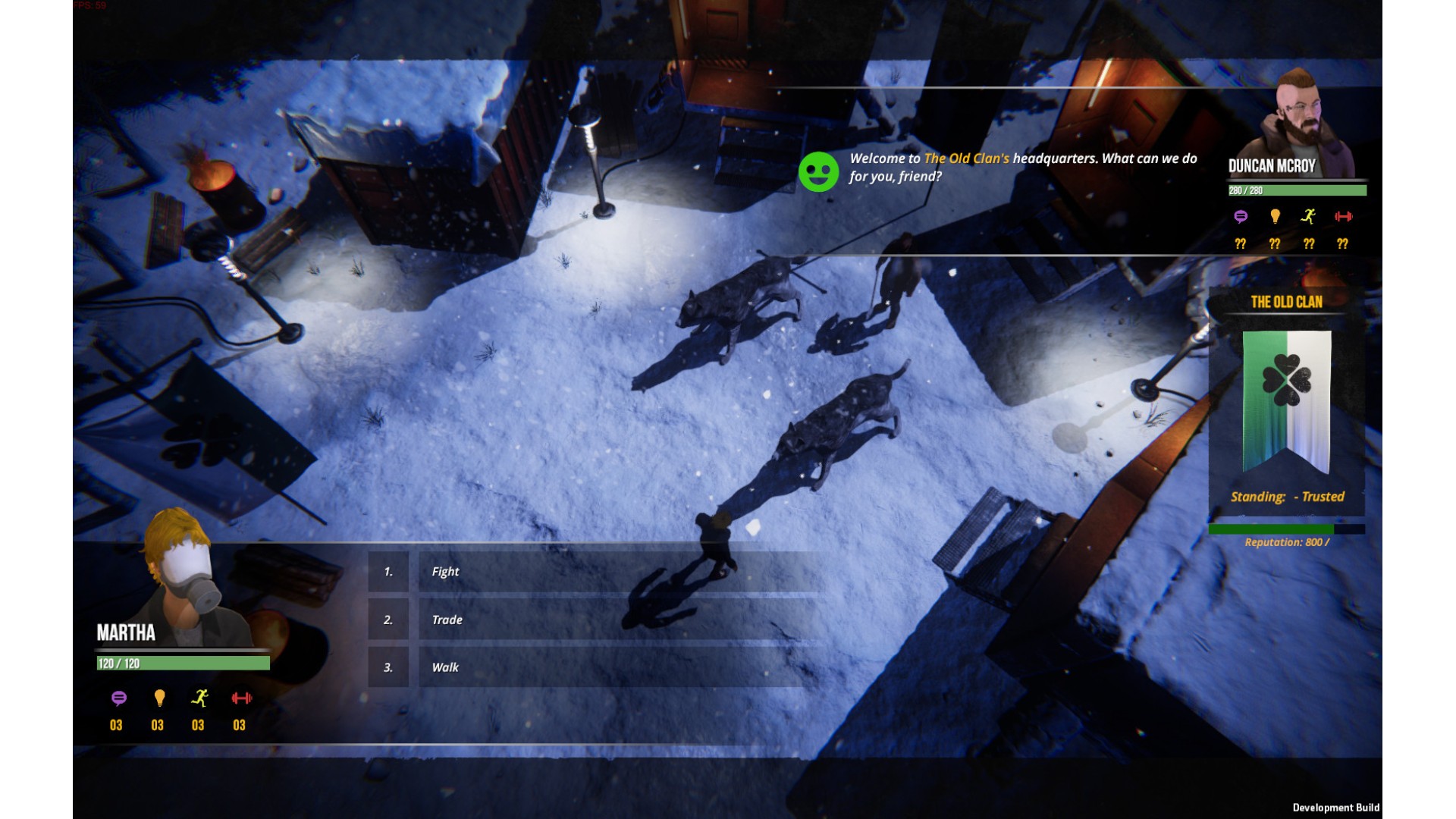Click Duncan's dumbbell strength icon
This screenshot has width=1456, height=819.
pos(1343,217)
